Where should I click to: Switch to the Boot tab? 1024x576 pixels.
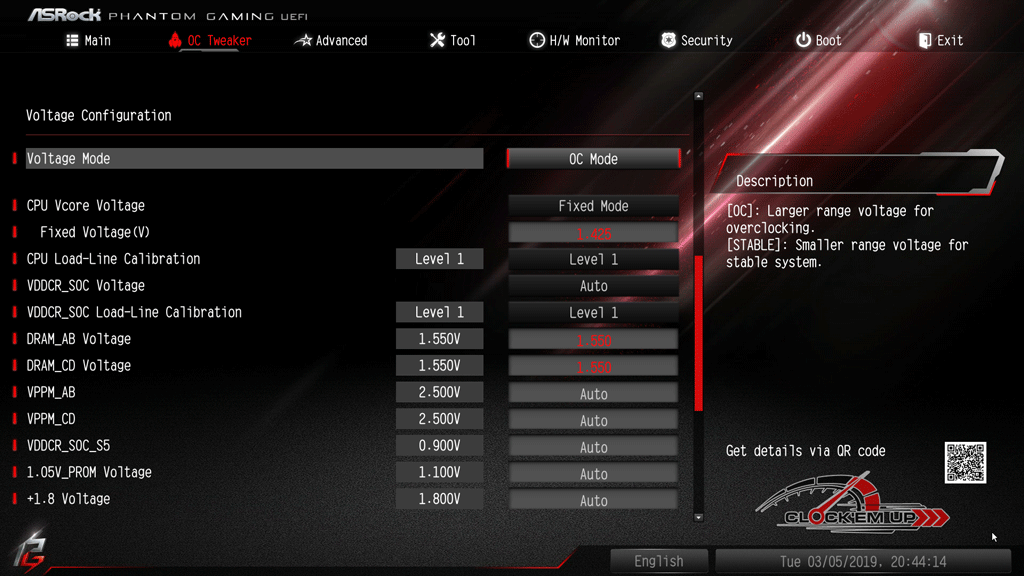(818, 41)
